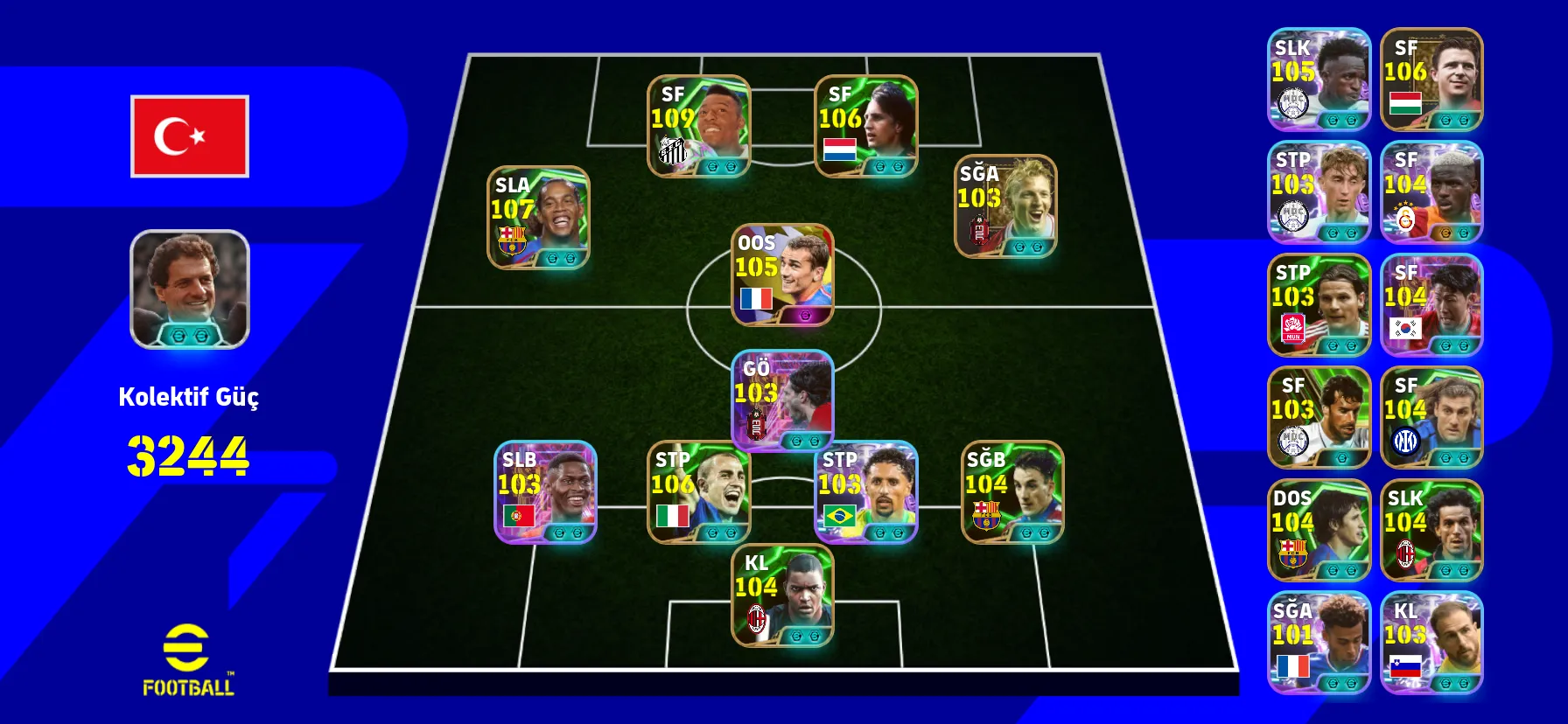Choose the DOS 104 substitute card
1568x724 pixels.
1319,530
